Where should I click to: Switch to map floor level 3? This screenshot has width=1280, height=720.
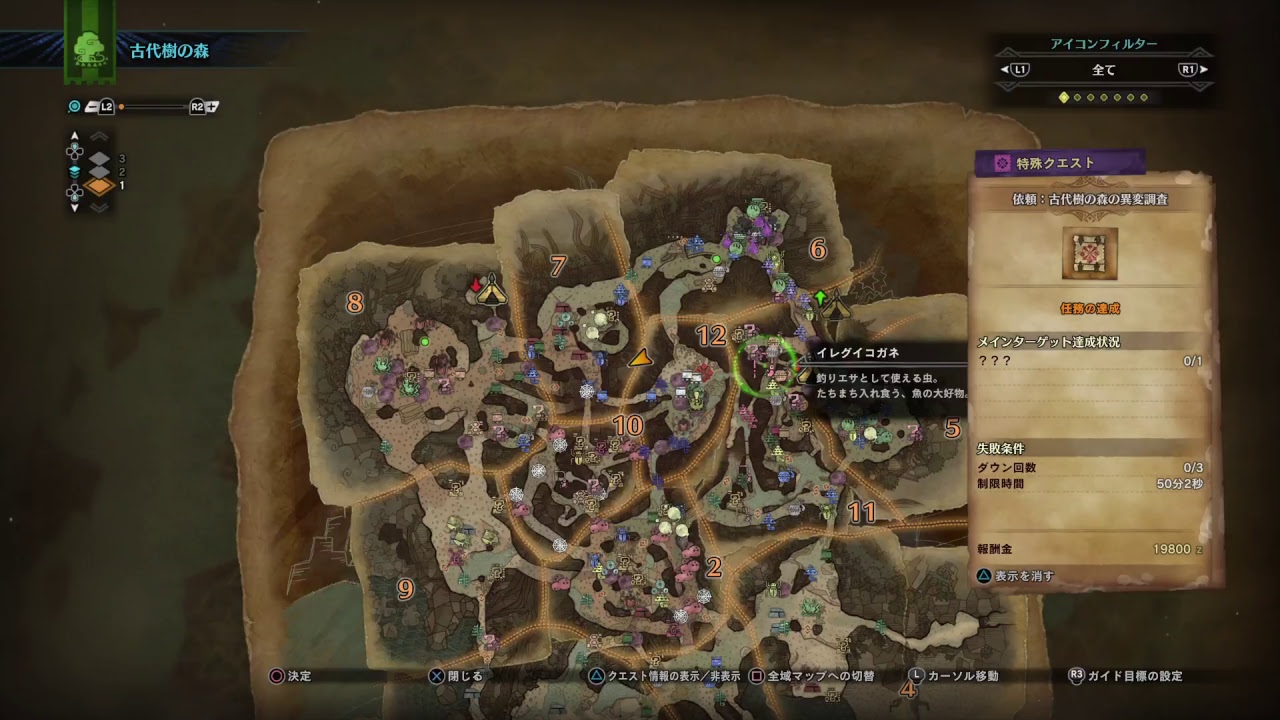click(x=101, y=158)
